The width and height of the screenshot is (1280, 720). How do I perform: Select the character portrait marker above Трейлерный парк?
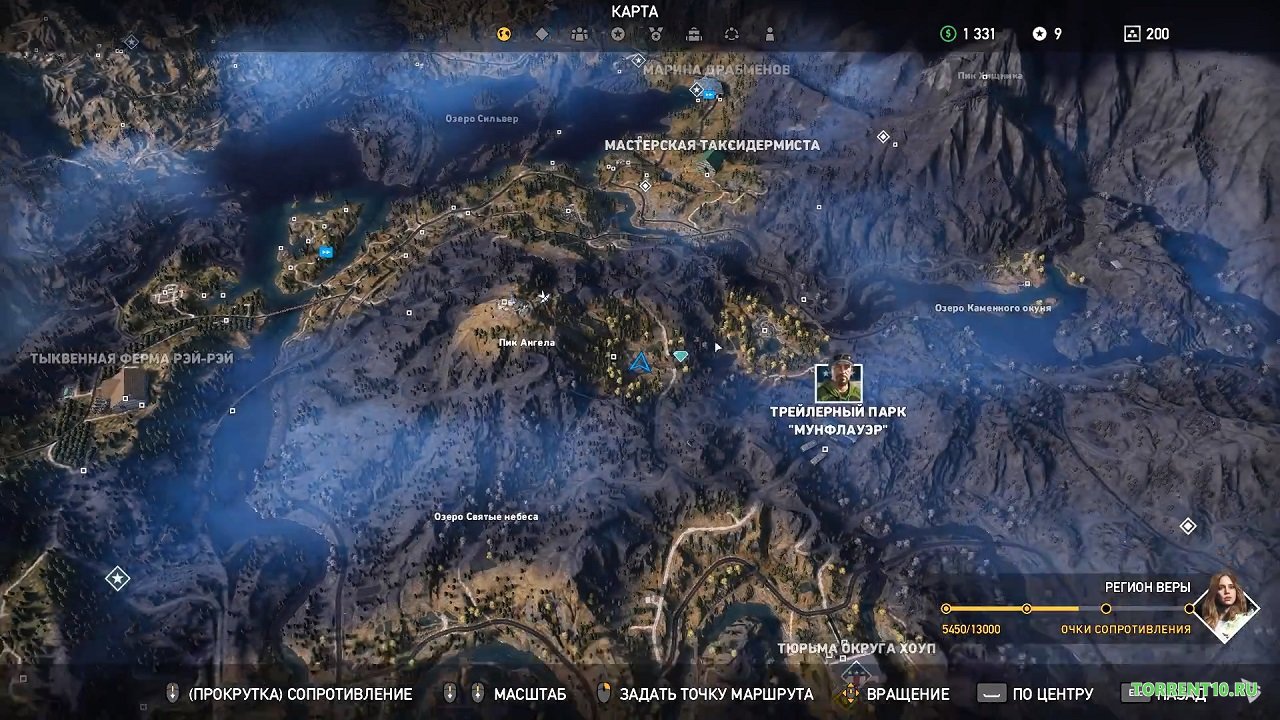(x=838, y=382)
